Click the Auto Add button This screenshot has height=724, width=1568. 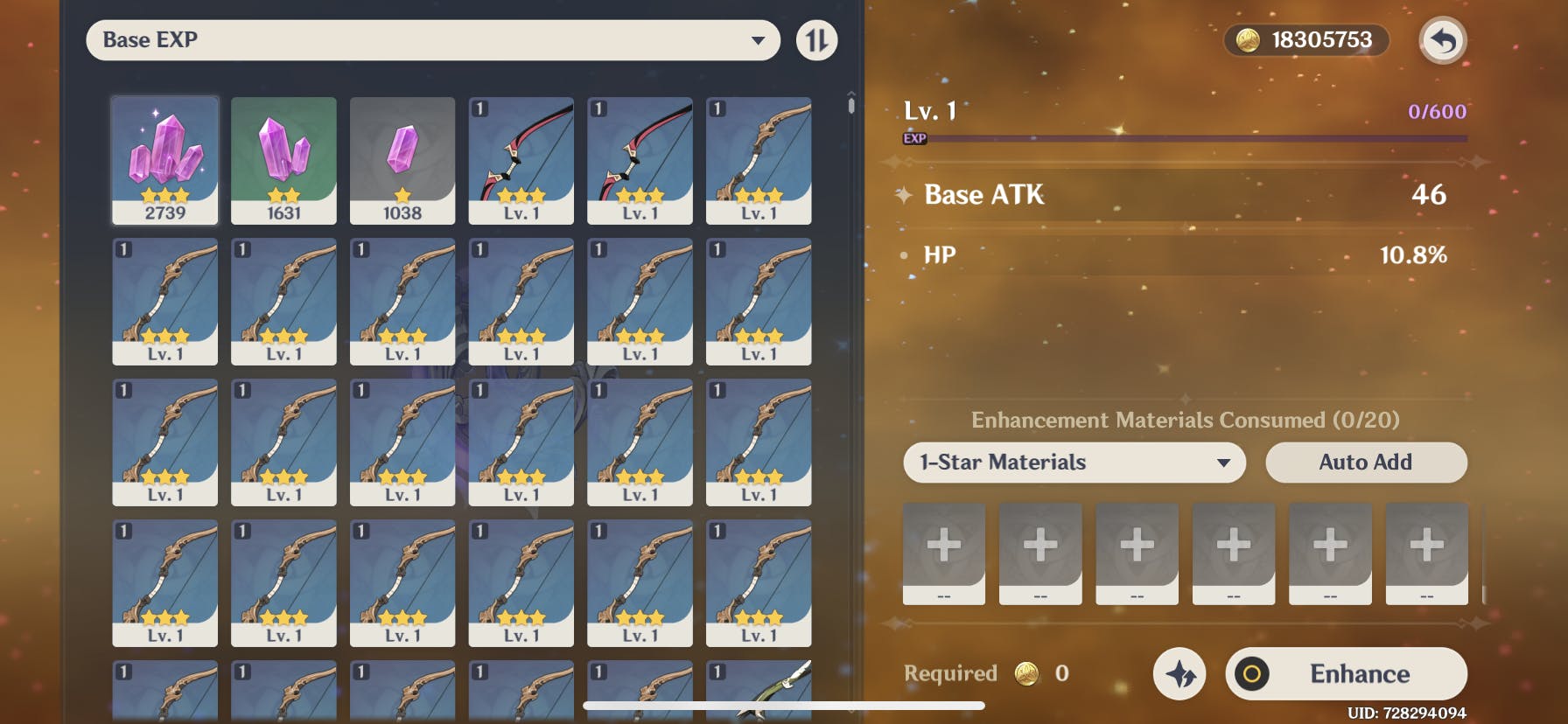pyautogui.click(x=1365, y=463)
